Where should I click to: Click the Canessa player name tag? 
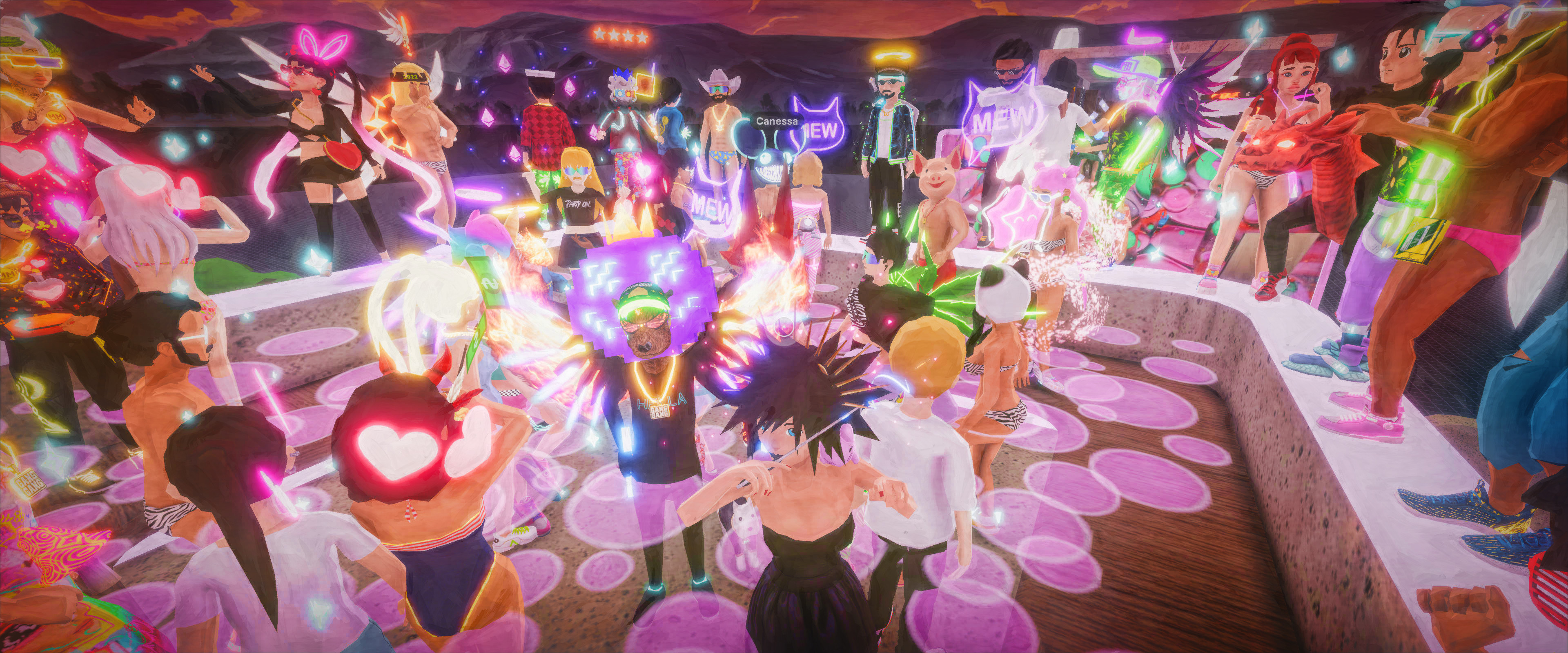tap(777, 121)
